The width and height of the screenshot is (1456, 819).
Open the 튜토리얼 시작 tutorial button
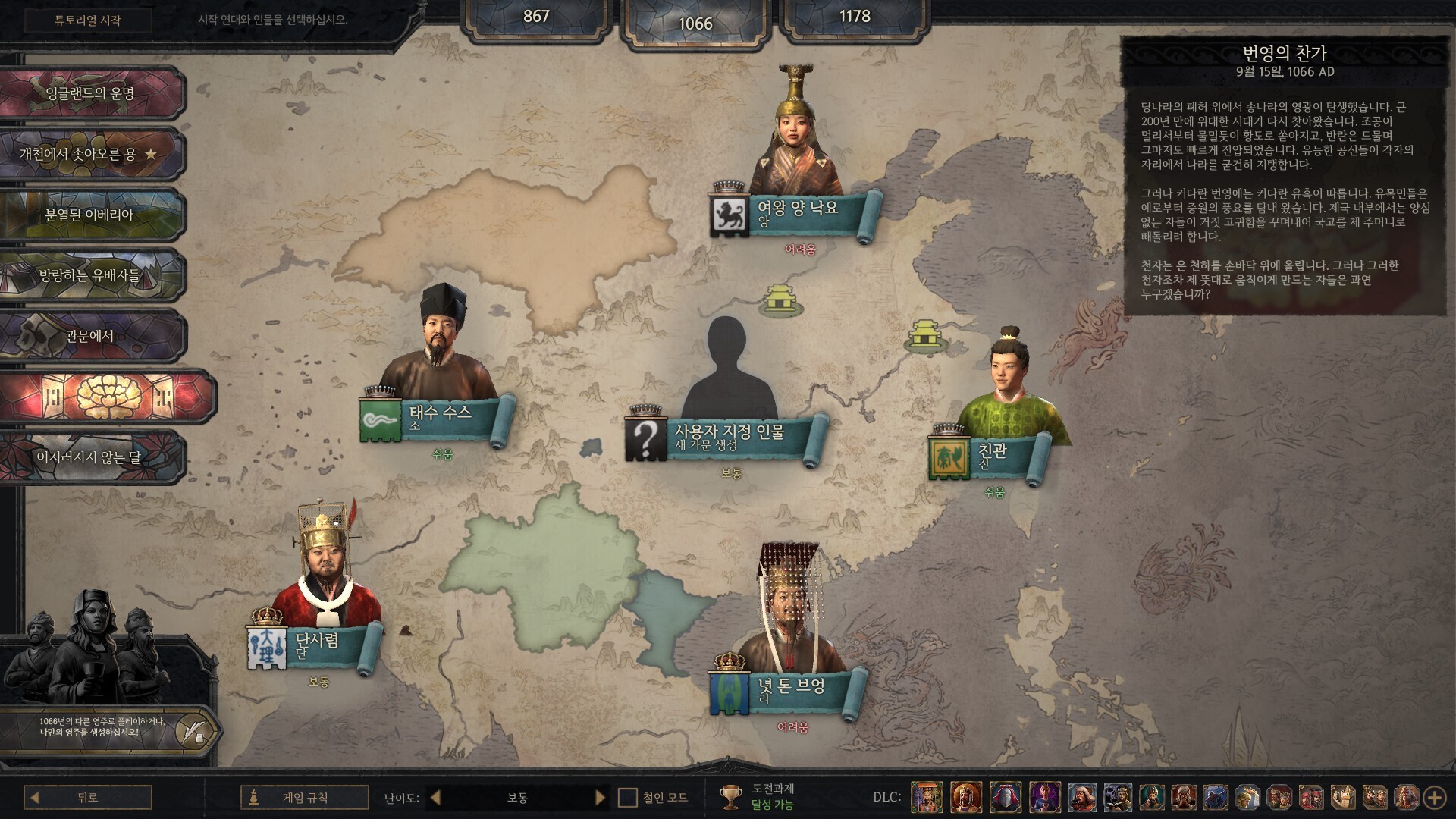(87, 20)
